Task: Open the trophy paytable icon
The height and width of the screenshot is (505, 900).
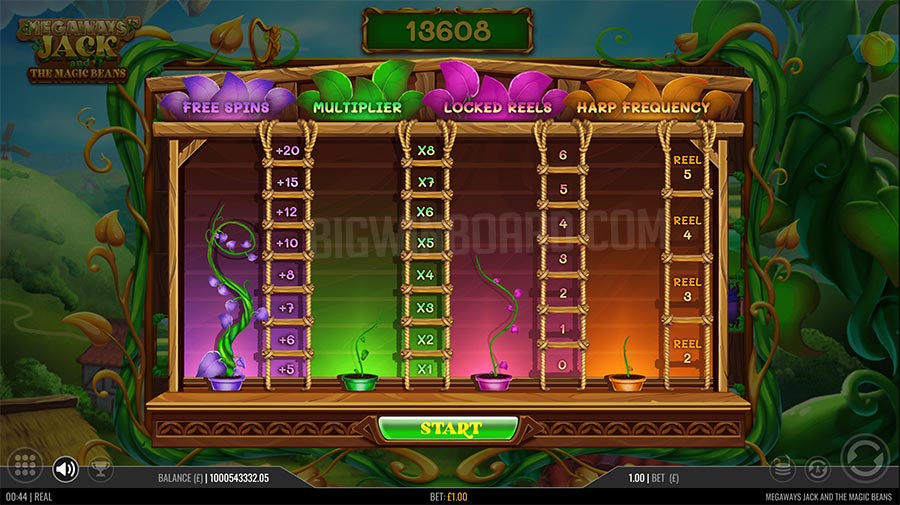Action: [x=100, y=467]
